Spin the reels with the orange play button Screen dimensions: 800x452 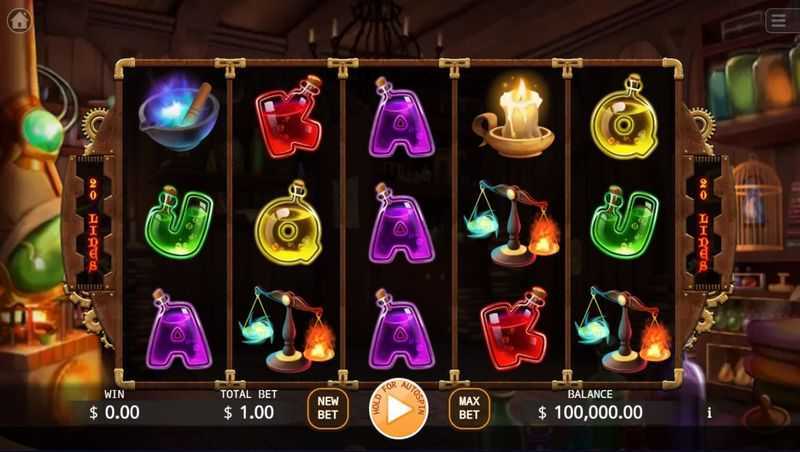click(x=398, y=409)
